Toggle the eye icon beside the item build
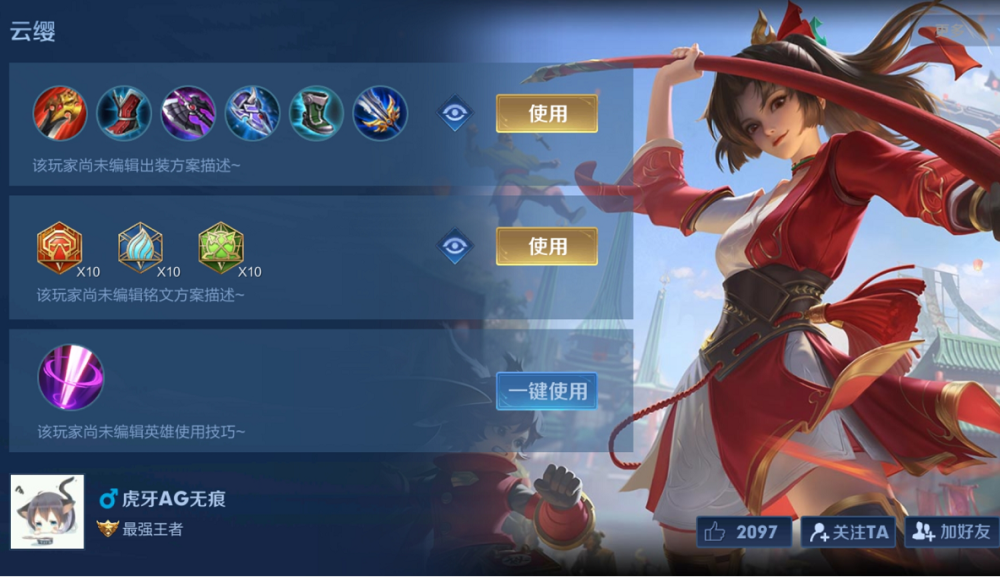The image size is (1000, 577). pos(455,114)
